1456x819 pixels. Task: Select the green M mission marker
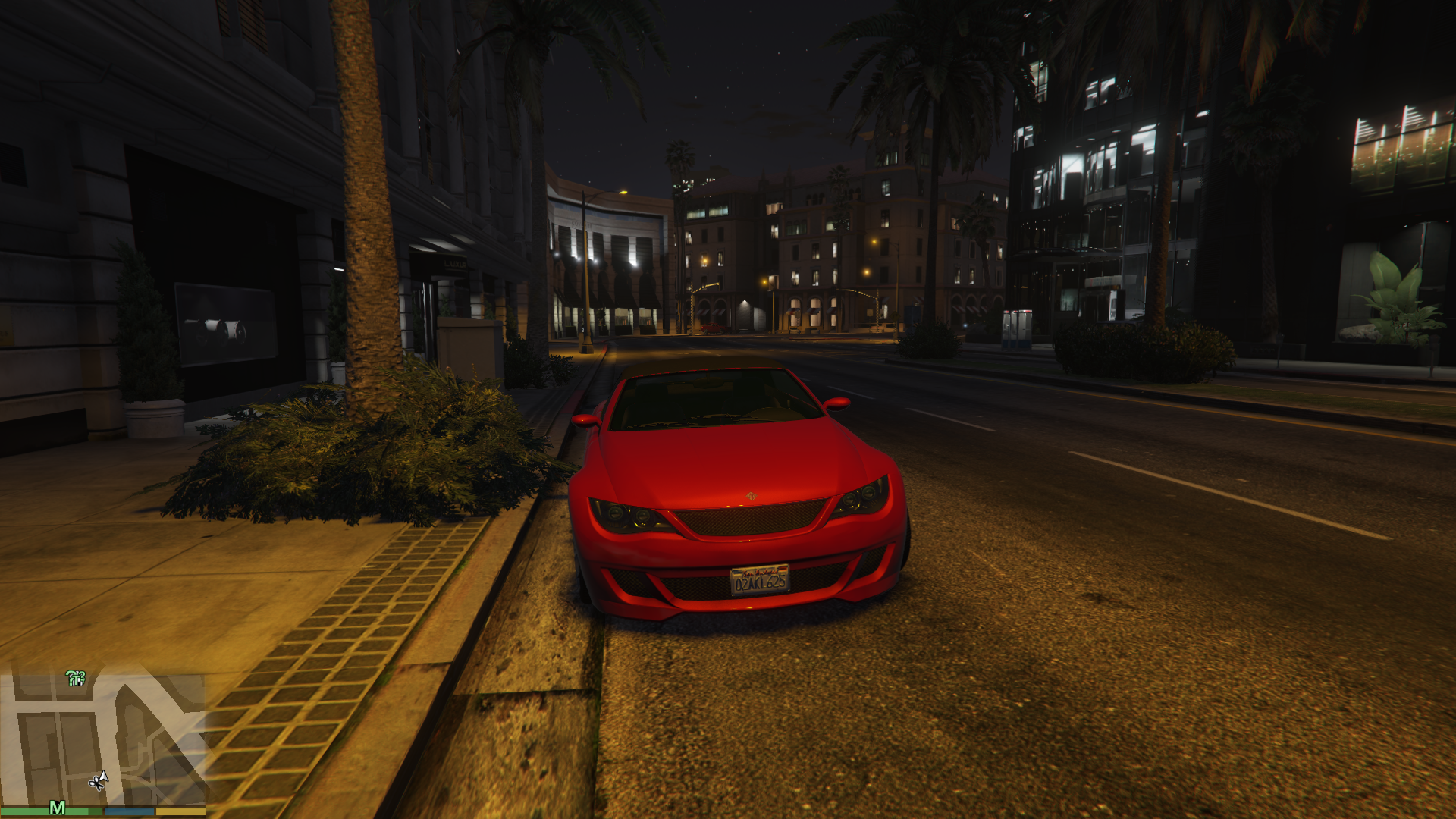pyautogui.click(x=57, y=808)
